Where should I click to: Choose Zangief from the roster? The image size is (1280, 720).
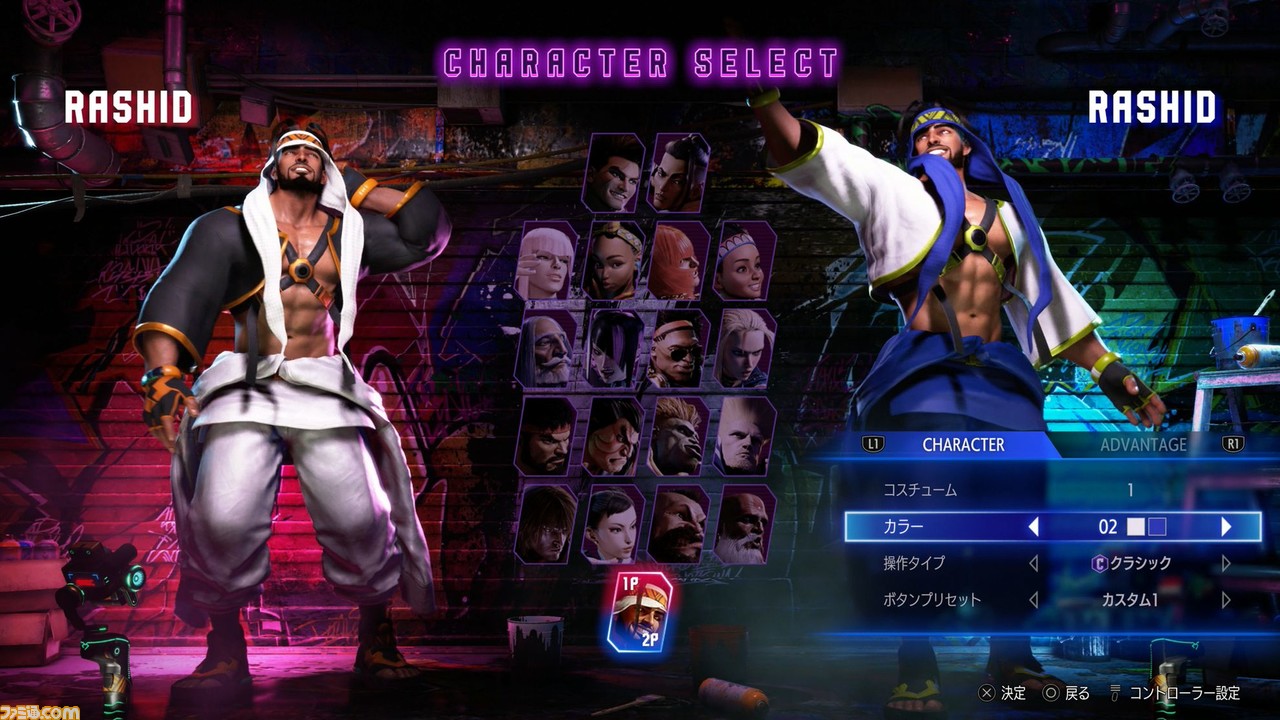click(x=679, y=523)
